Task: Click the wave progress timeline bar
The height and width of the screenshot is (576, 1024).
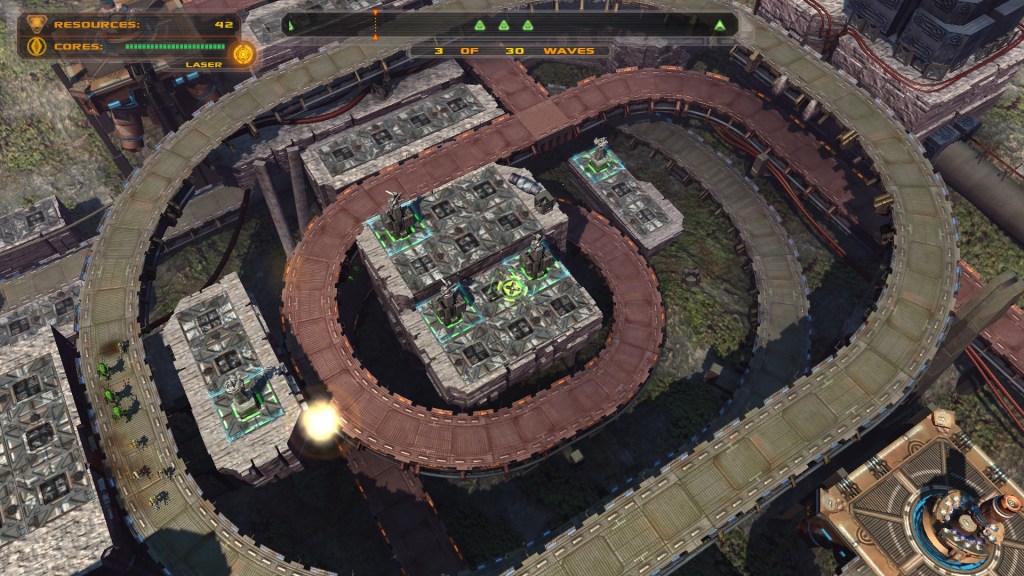Action: point(510,25)
